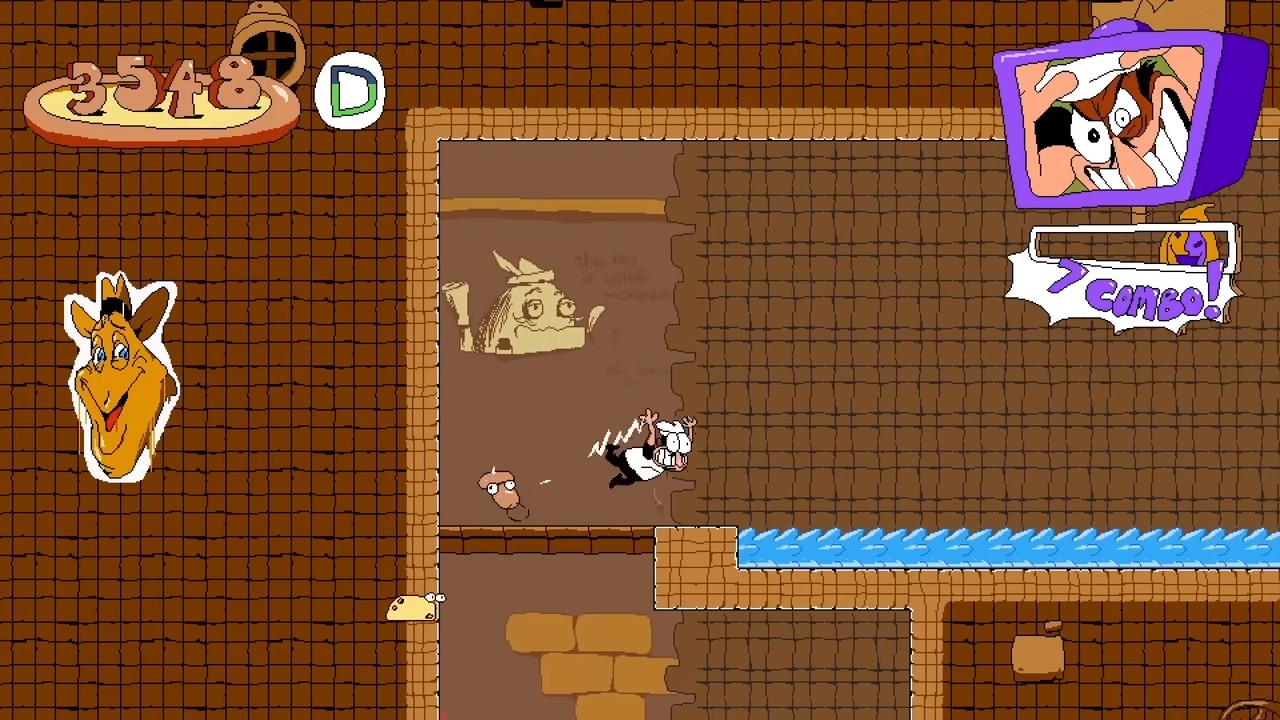Click the rippling water surface
This screenshot has height=720, width=1280.
click(1000, 545)
